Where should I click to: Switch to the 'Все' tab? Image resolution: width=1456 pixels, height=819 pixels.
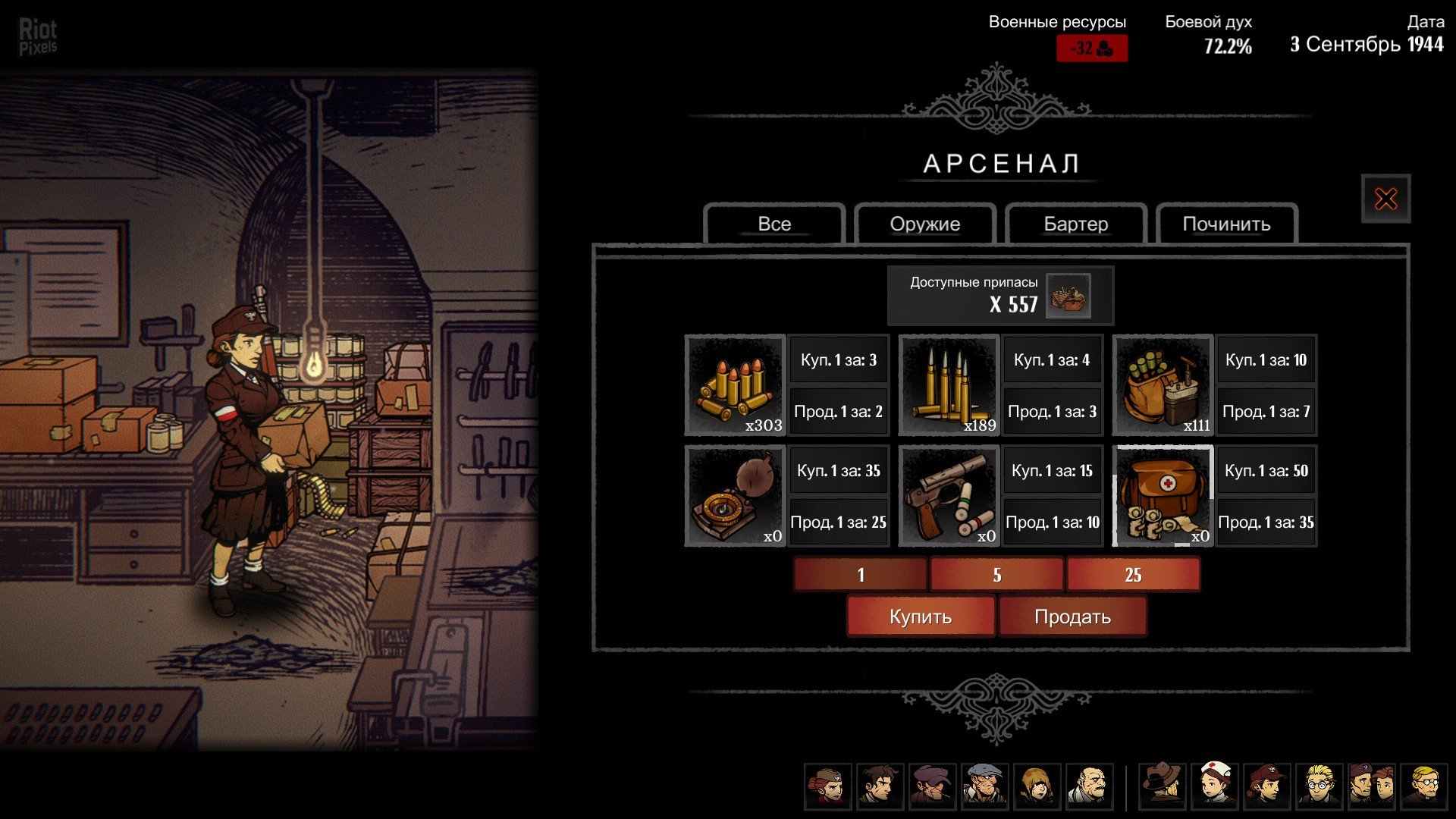[774, 224]
